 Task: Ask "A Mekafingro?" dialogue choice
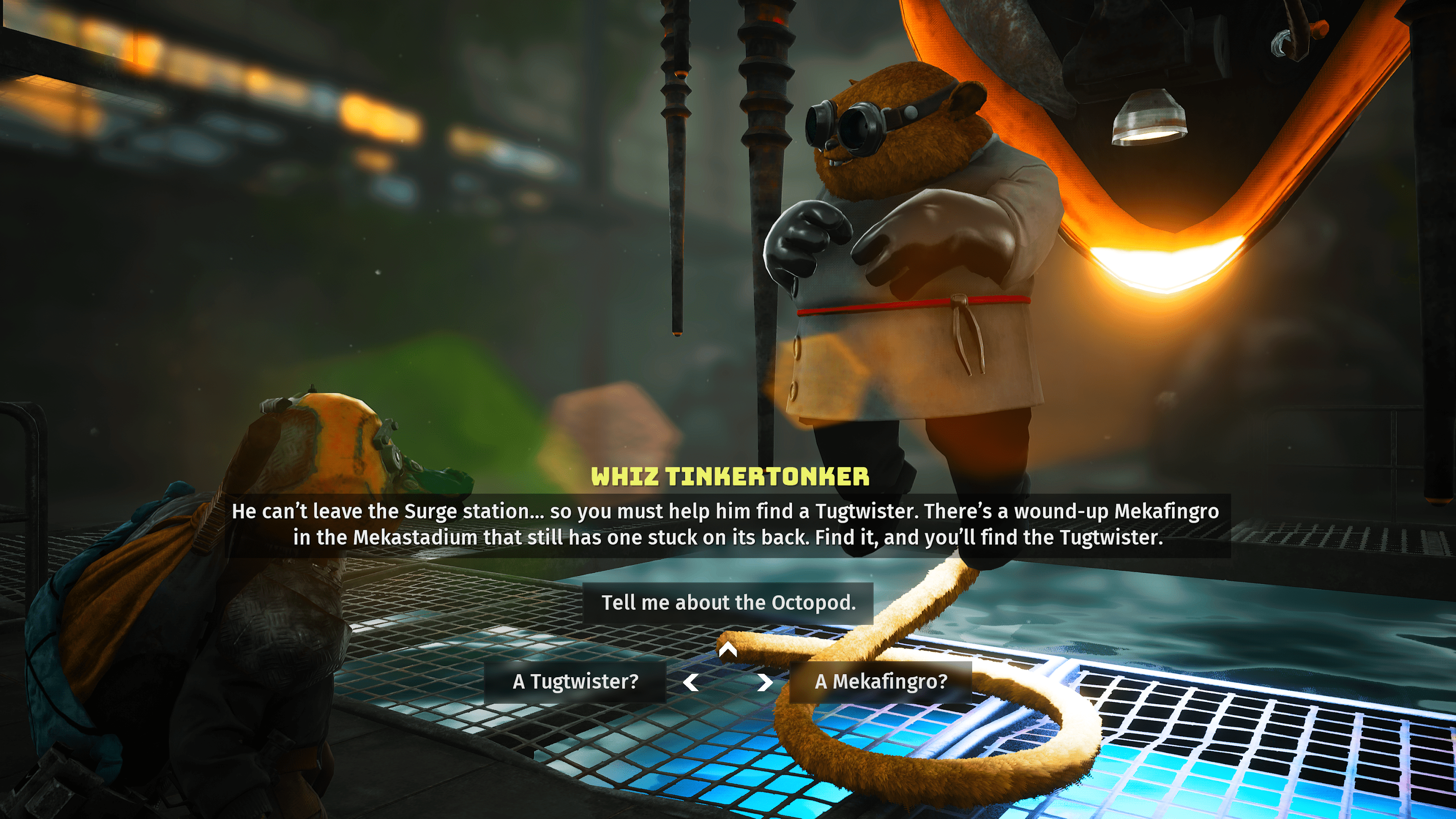tap(880, 682)
